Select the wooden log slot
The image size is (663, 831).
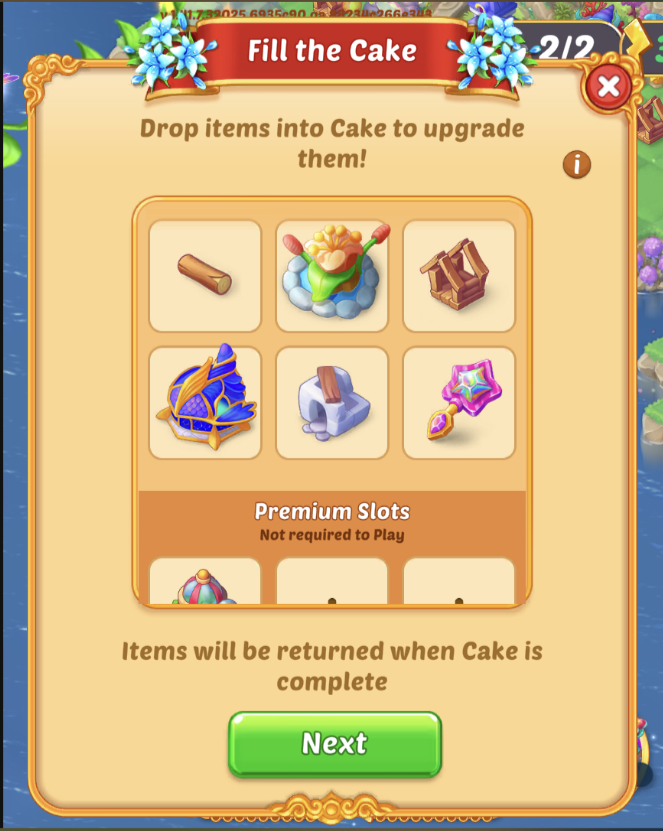(205, 276)
